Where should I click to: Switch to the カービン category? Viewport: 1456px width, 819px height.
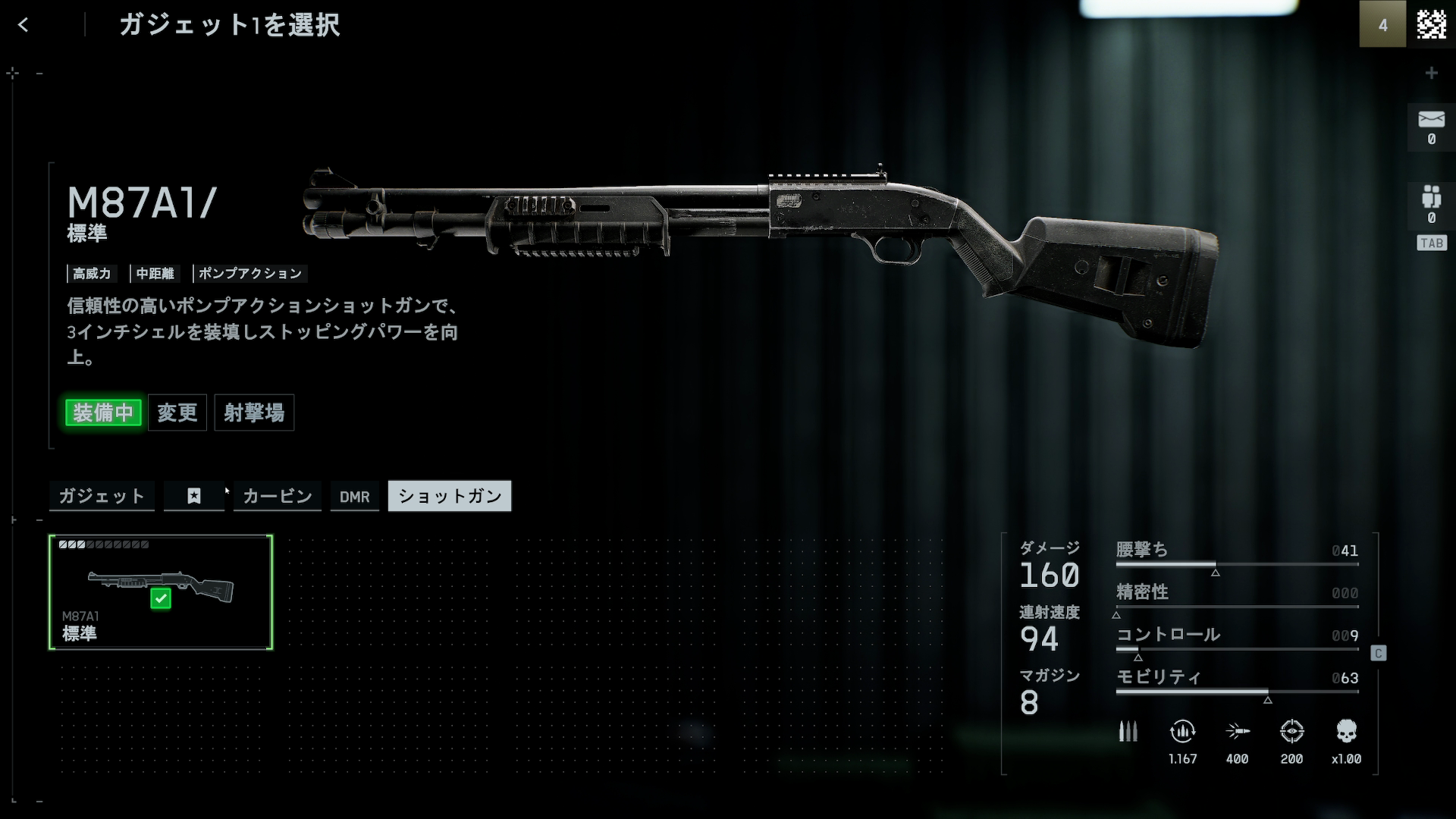pyautogui.click(x=278, y=496)
